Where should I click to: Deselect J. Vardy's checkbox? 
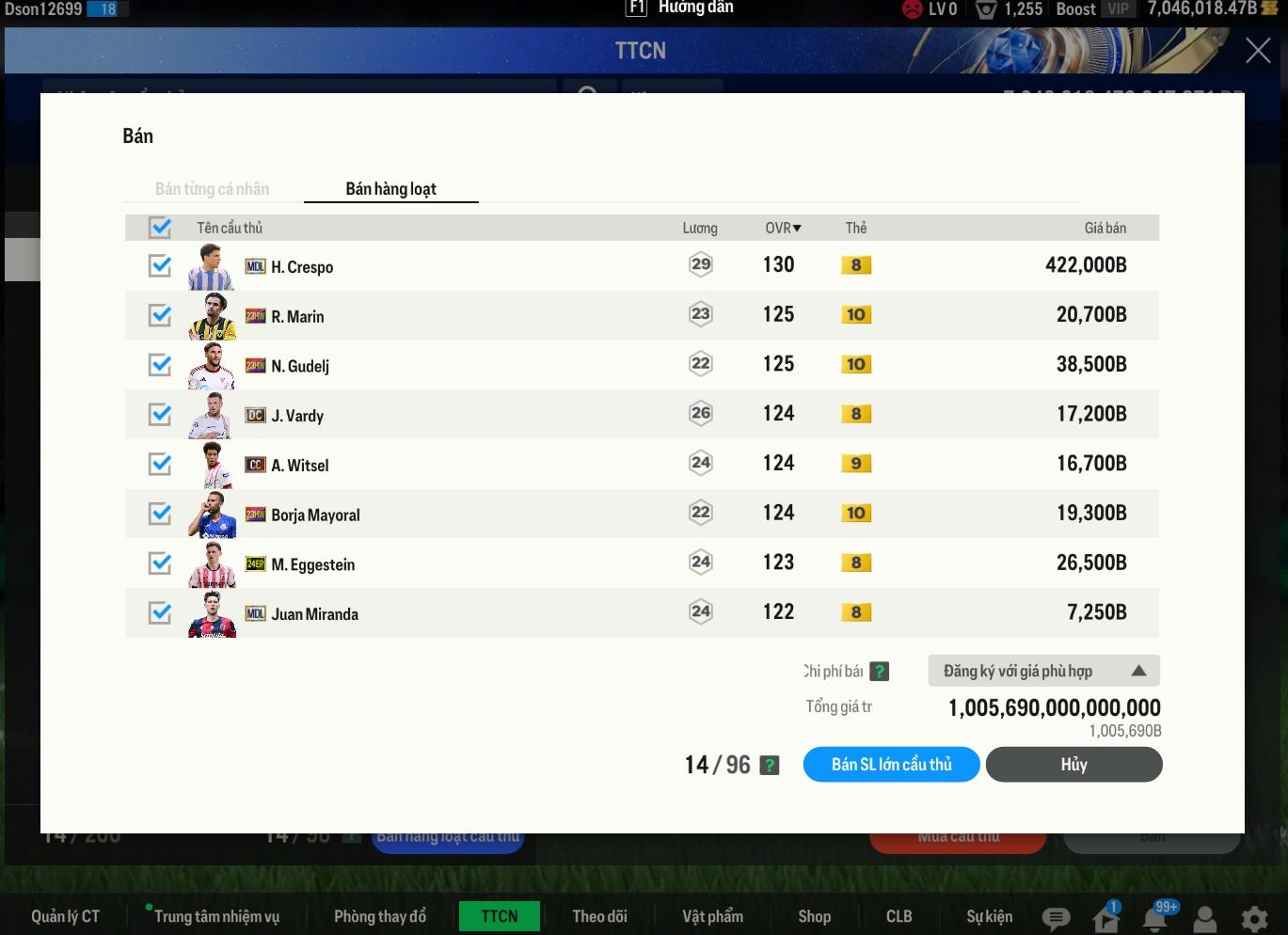[x=160, y=415]
